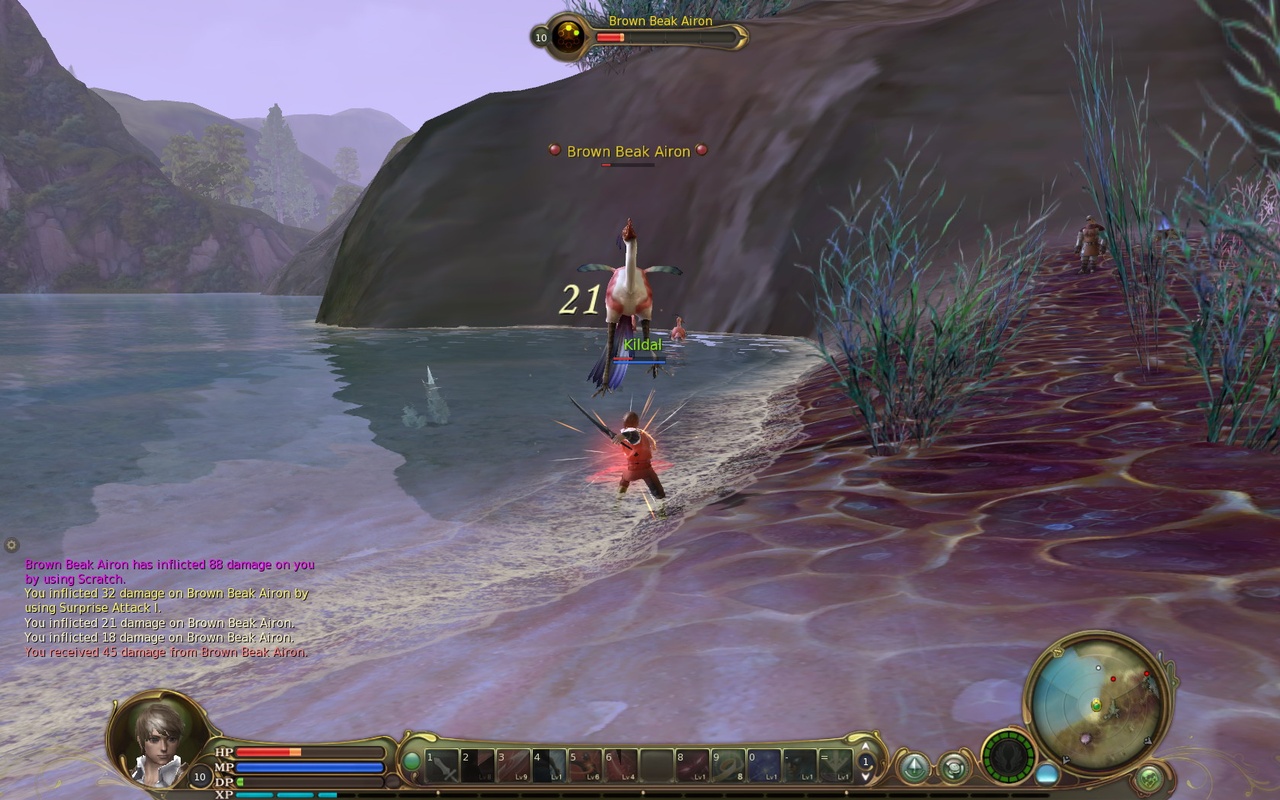Open the options icon beside the ascend arrow
This screenshot has width=1280, height=800.
(955, 767)
